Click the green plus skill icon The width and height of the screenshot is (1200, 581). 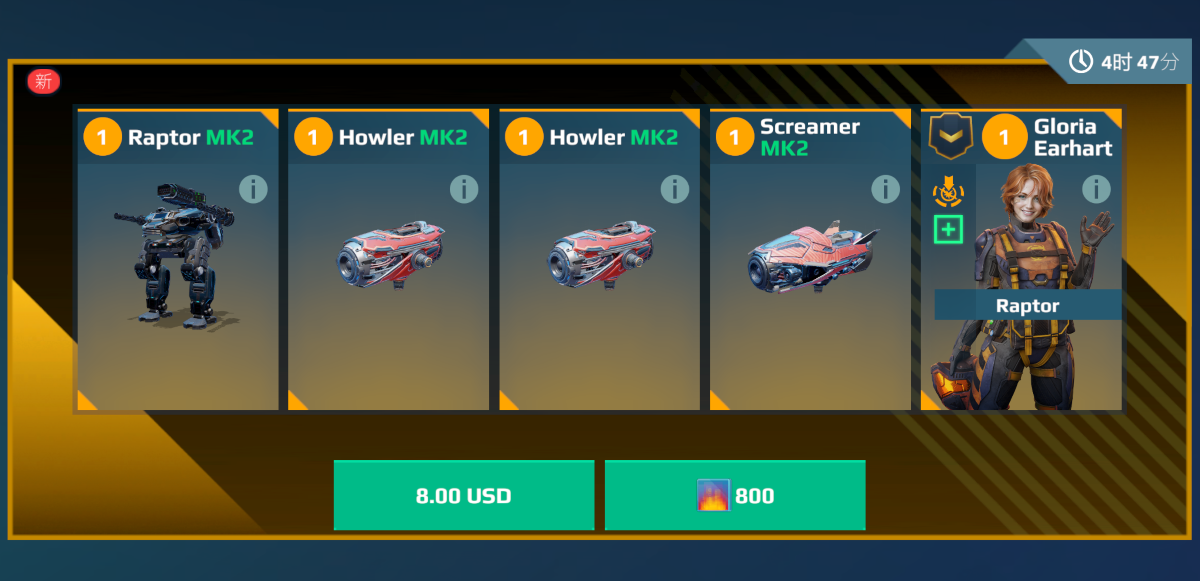948,230
